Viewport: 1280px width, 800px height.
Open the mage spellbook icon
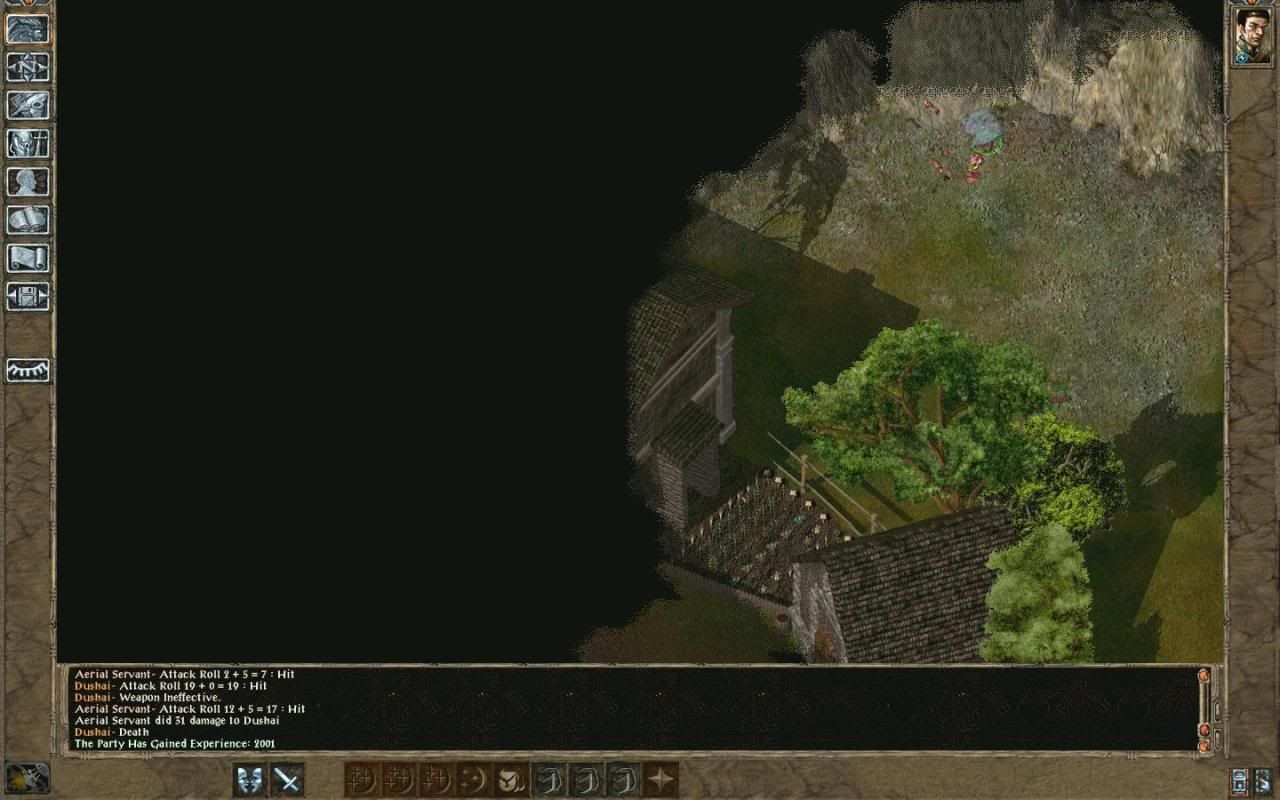coord(27,219)
